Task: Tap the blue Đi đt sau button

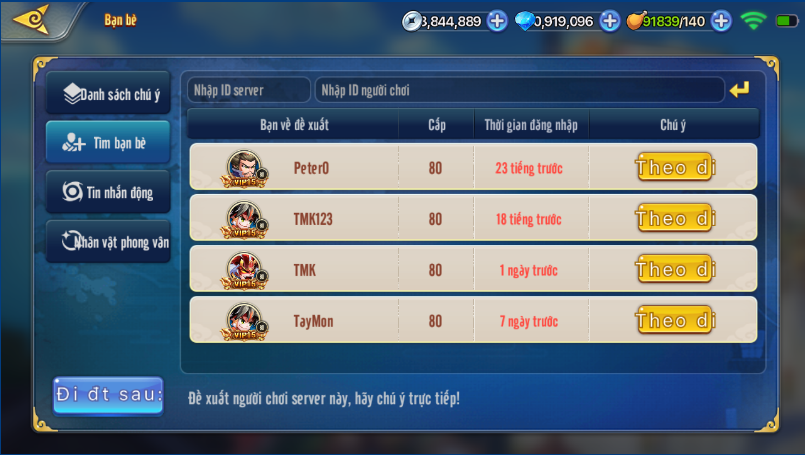Action: [x=108, y=395]
